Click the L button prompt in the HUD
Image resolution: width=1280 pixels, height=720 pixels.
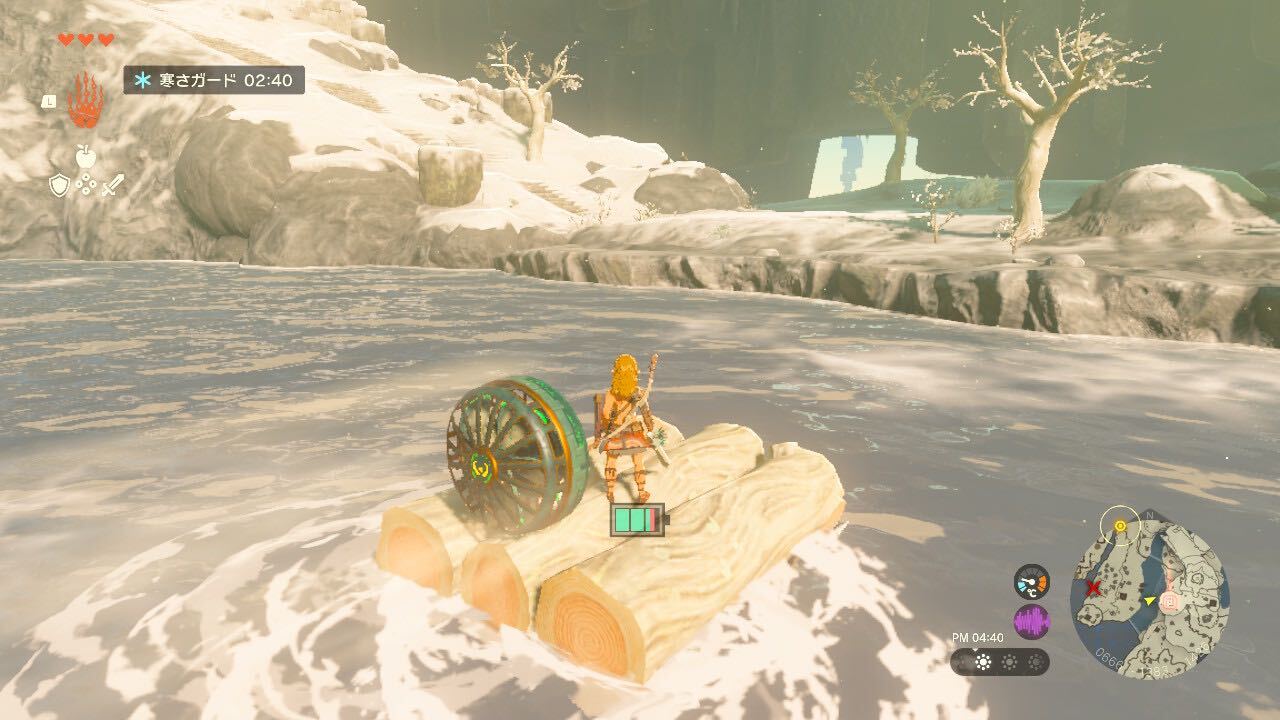tap(50, 101)
